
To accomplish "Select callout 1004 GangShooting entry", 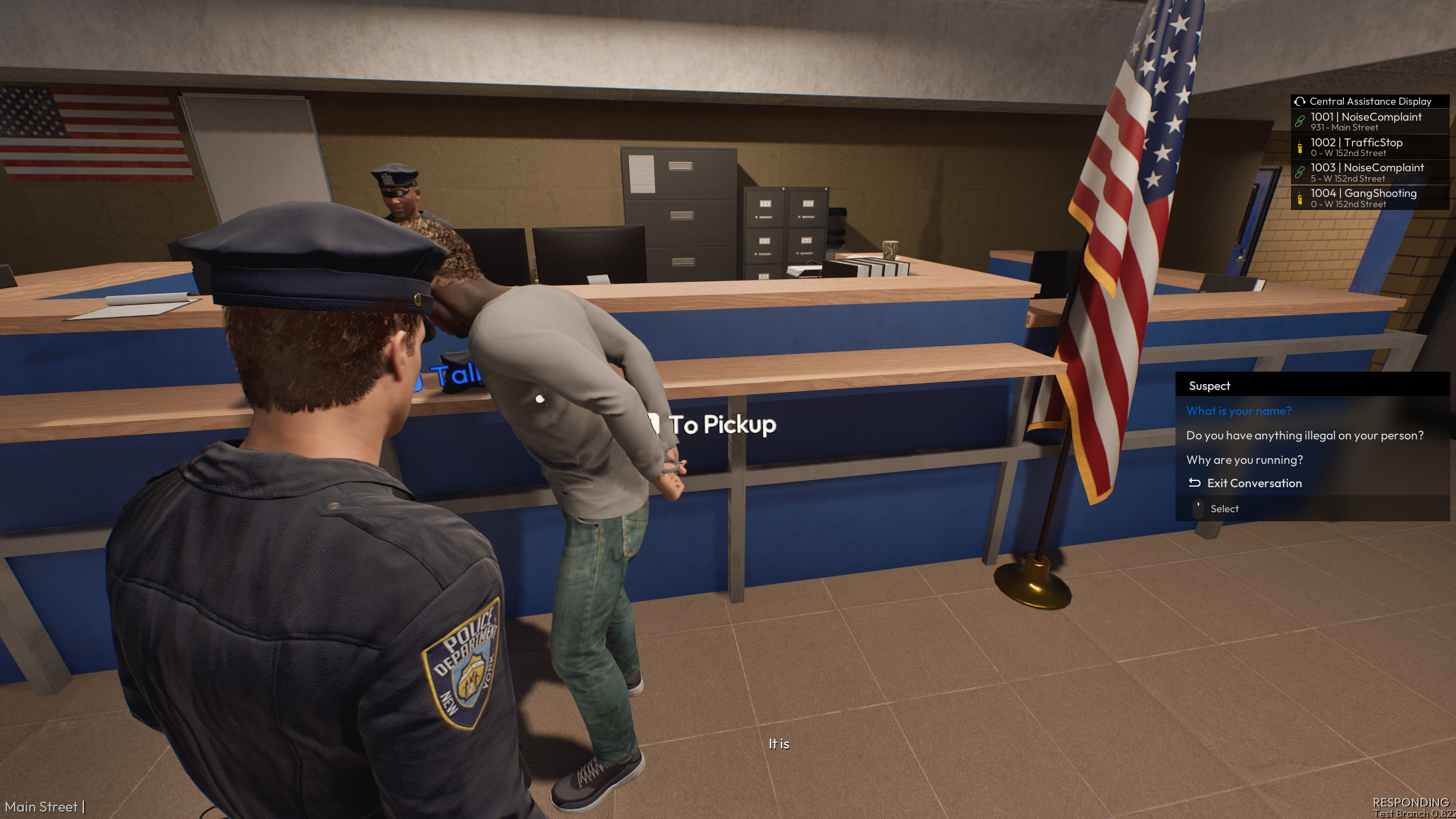I will pos(1363,197).
